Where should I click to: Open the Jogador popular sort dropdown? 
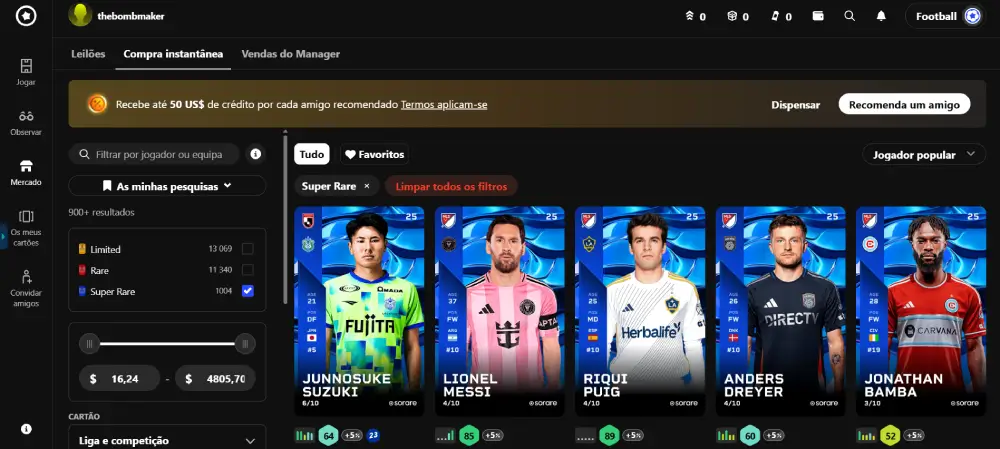tap(923, 155)
